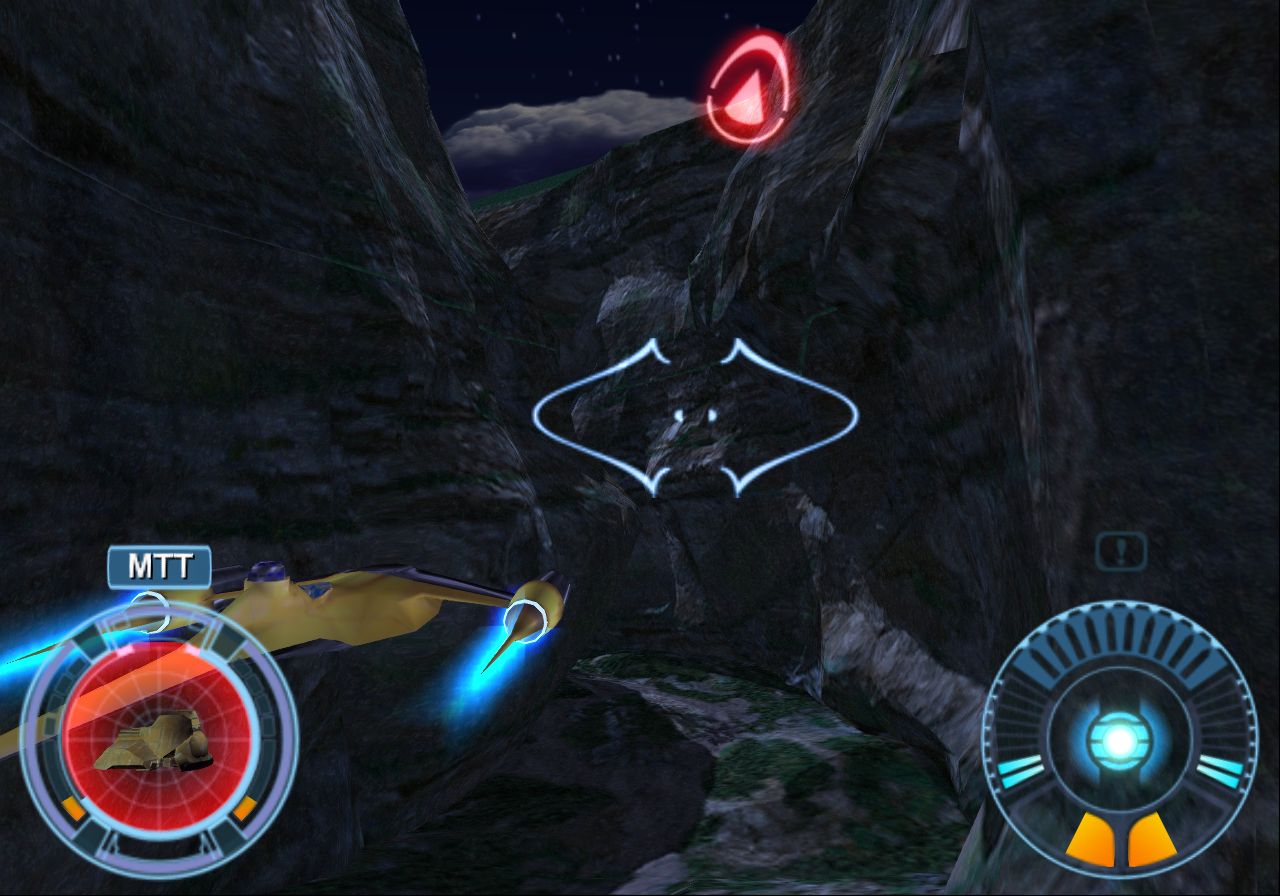Click the exclamation alert indicator icon

1120,551
